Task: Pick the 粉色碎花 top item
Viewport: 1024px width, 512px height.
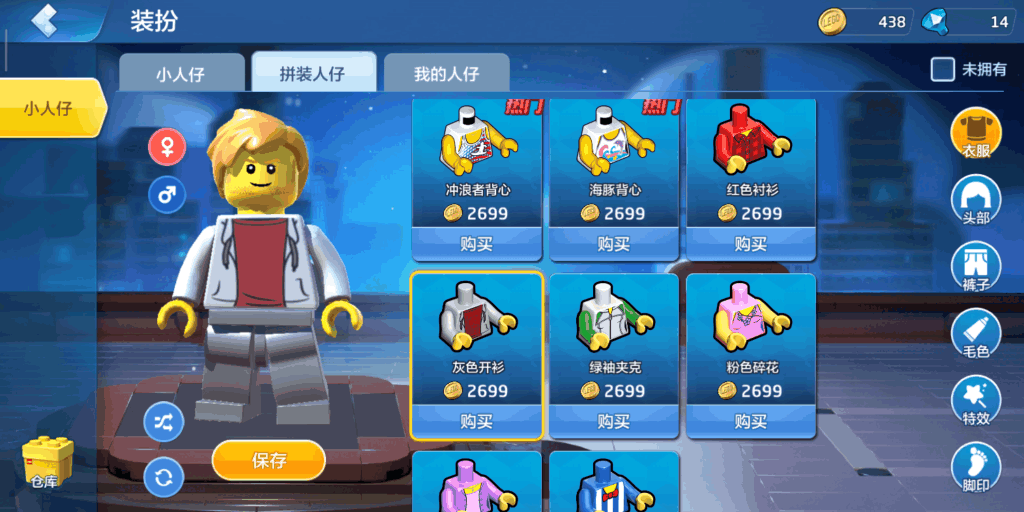Action: coord(751,330)
